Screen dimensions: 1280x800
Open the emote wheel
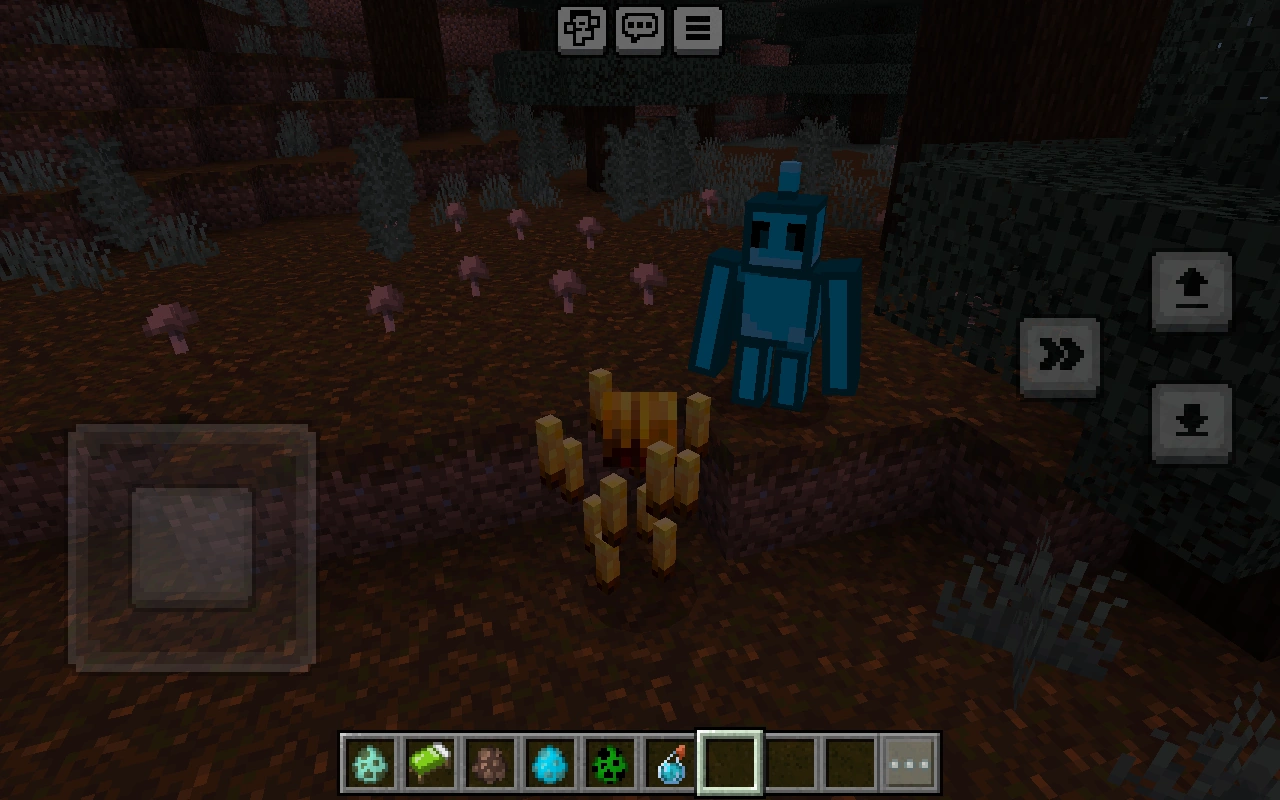(x=583, y=29)
